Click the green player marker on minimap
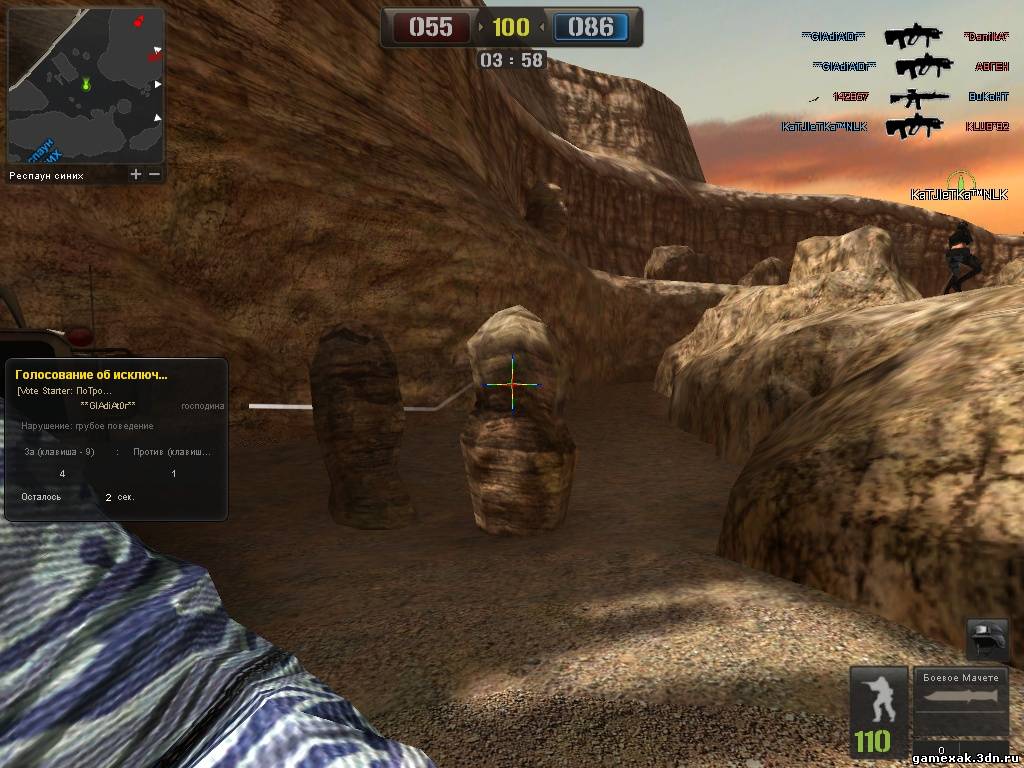This screenshot has height=768, width=1024. [x=86, y=84]
